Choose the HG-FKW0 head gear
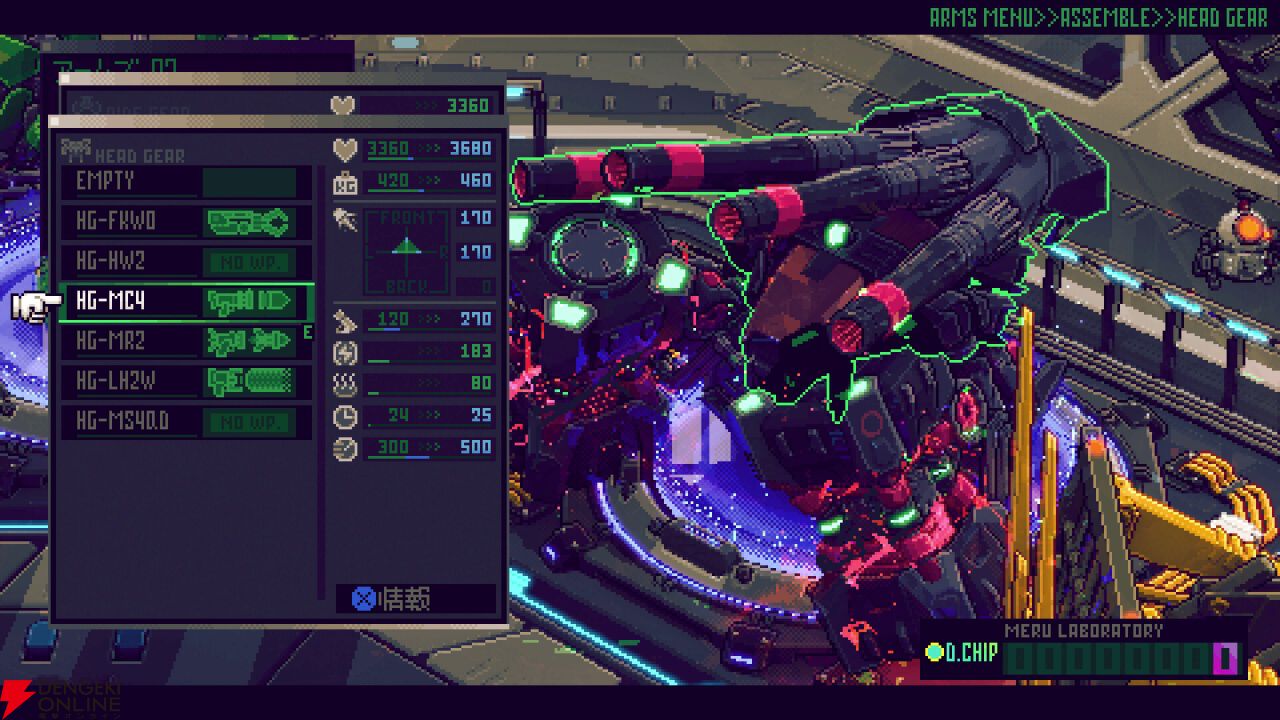 (185, 222)
